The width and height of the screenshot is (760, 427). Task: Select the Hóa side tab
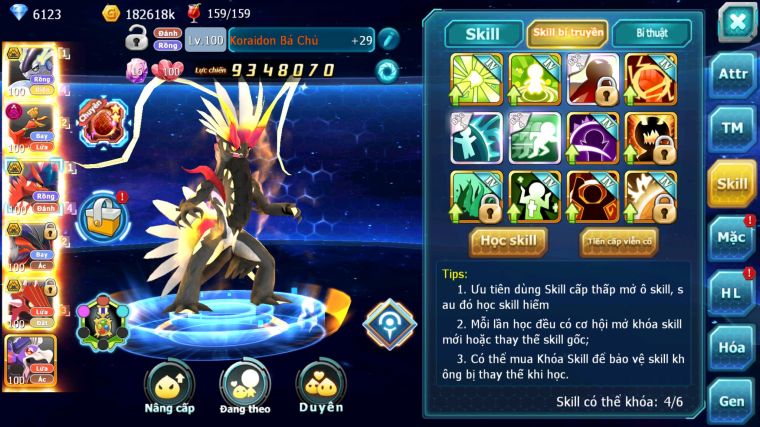(732, 347)
